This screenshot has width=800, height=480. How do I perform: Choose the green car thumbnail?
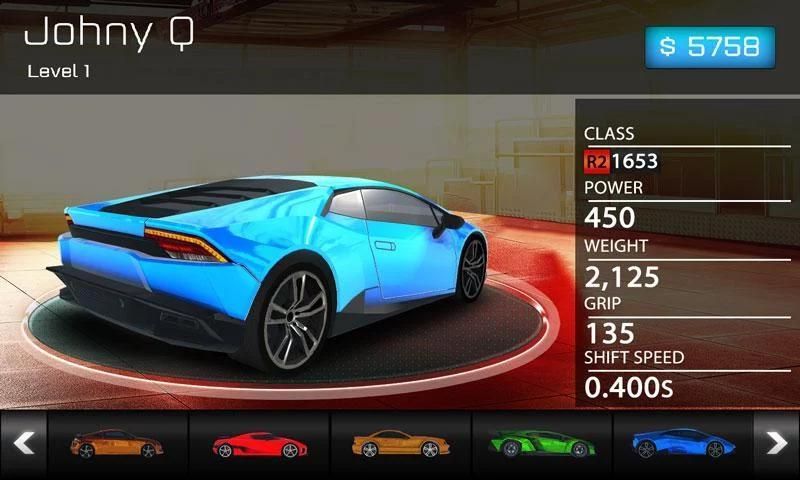[541, 443]
